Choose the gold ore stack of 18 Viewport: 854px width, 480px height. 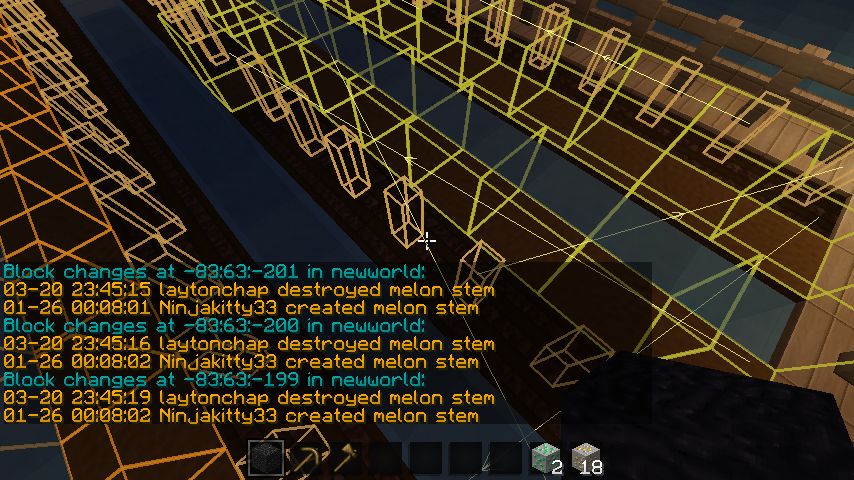click(586, 459)
